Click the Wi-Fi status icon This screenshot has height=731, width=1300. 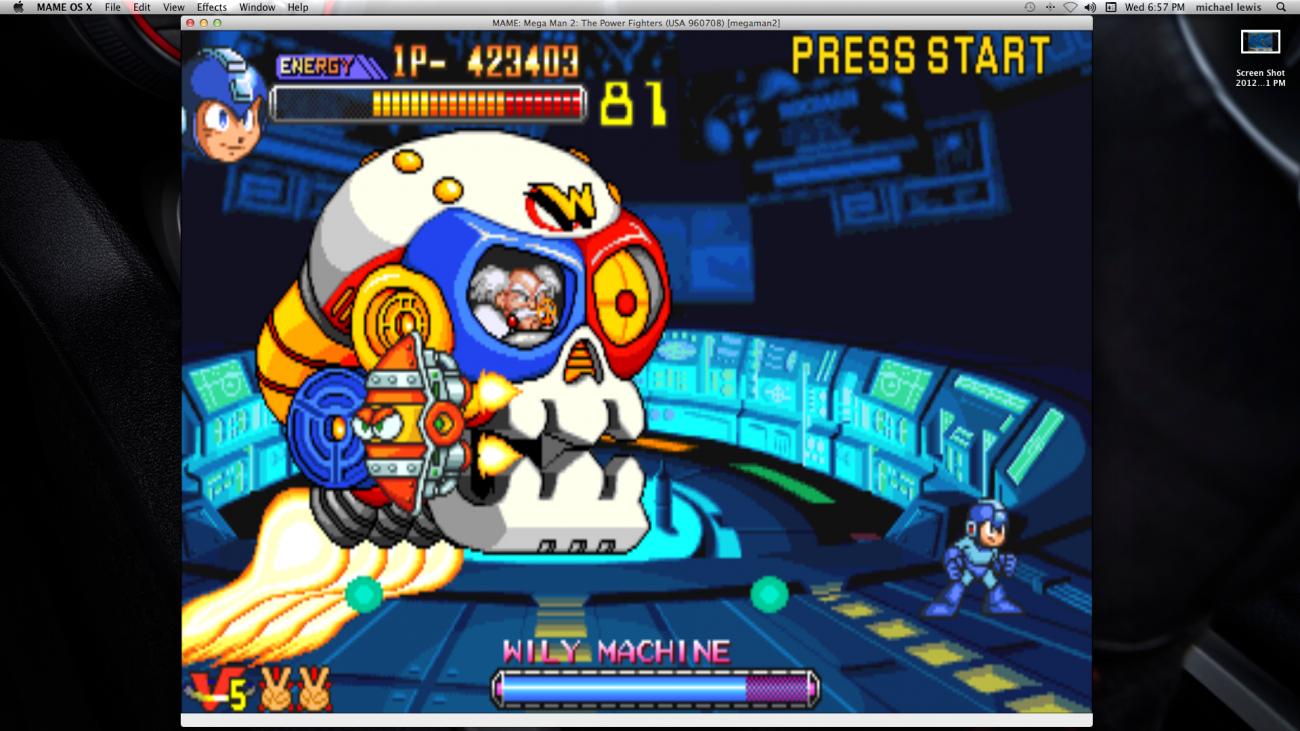pos(1072,7)
